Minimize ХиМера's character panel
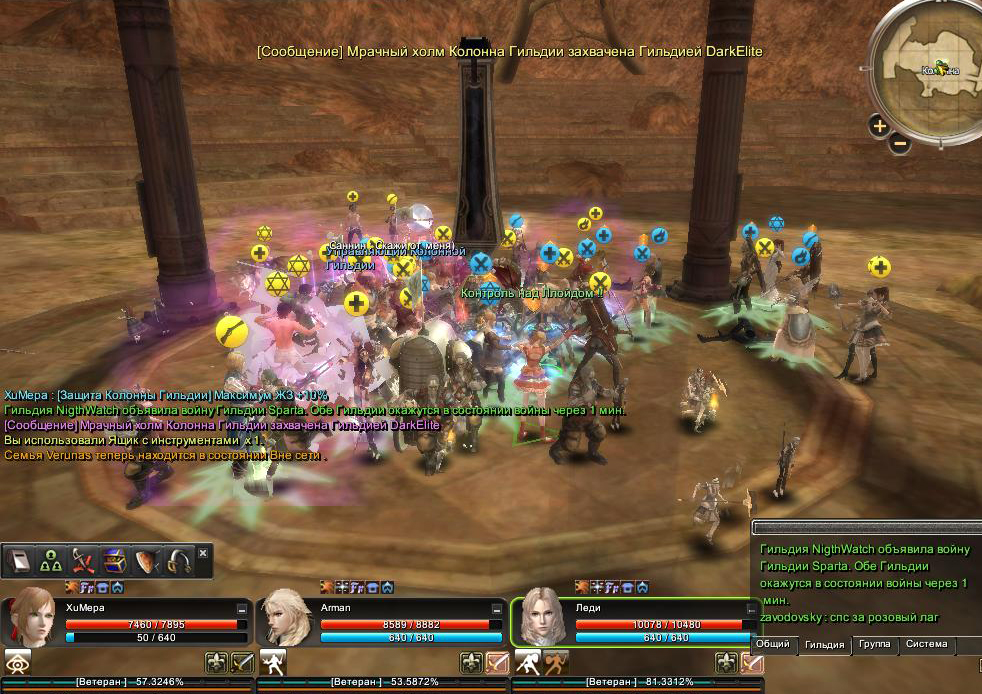 (242, 608)
